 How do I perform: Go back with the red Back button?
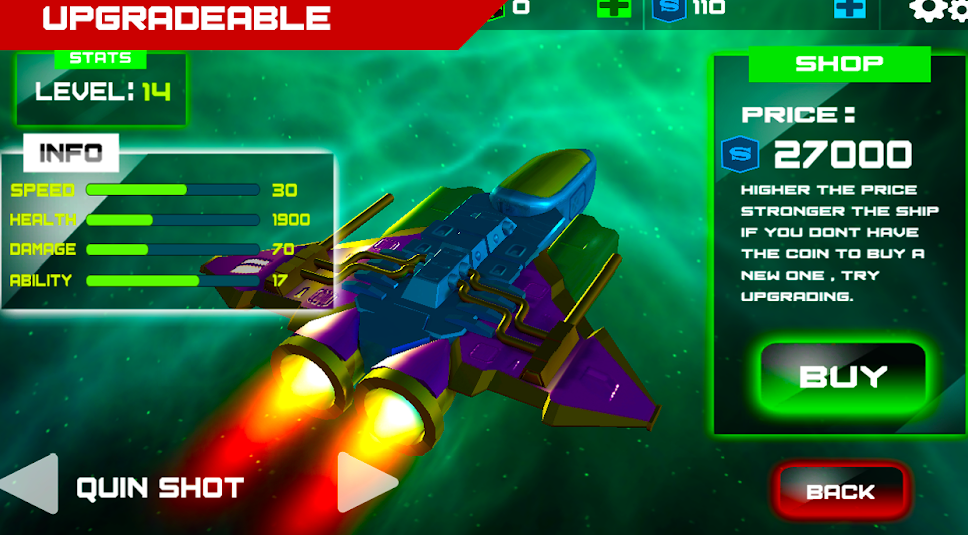(x=840, y=491)
